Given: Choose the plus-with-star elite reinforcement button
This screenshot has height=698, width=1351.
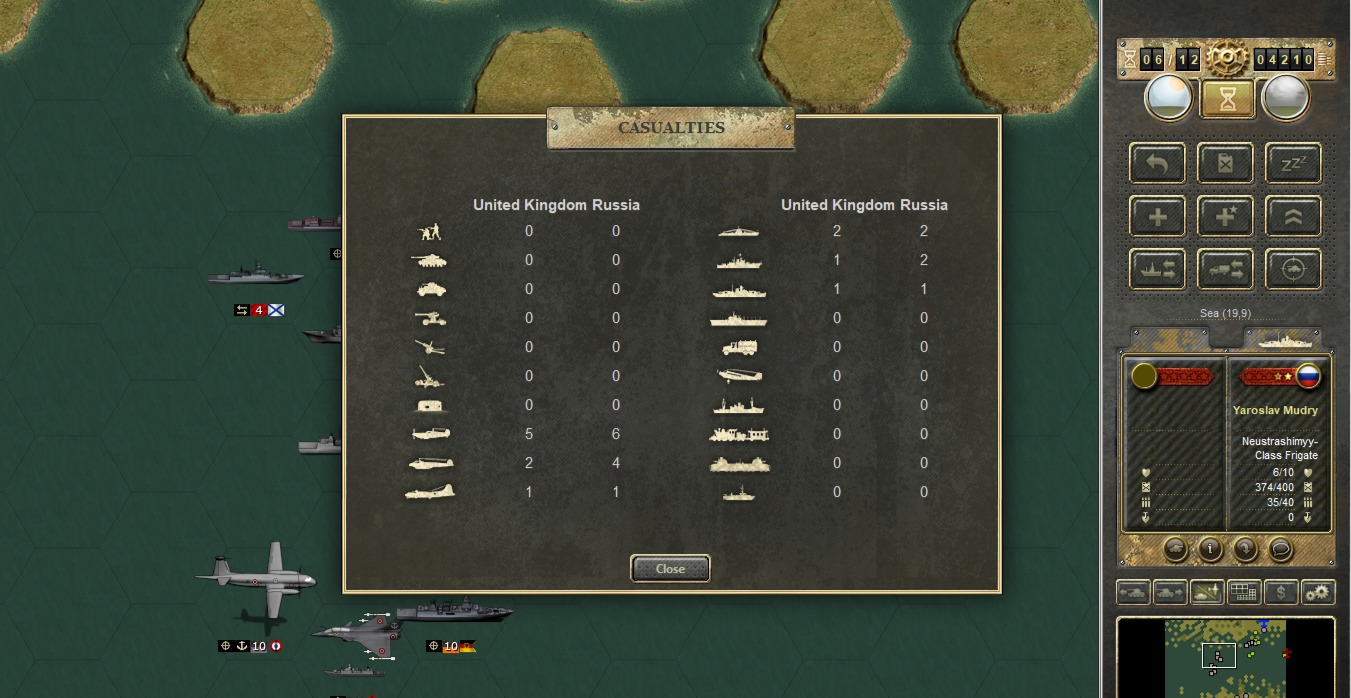Looking at the screenshot, I should [x=1225, y=216].
